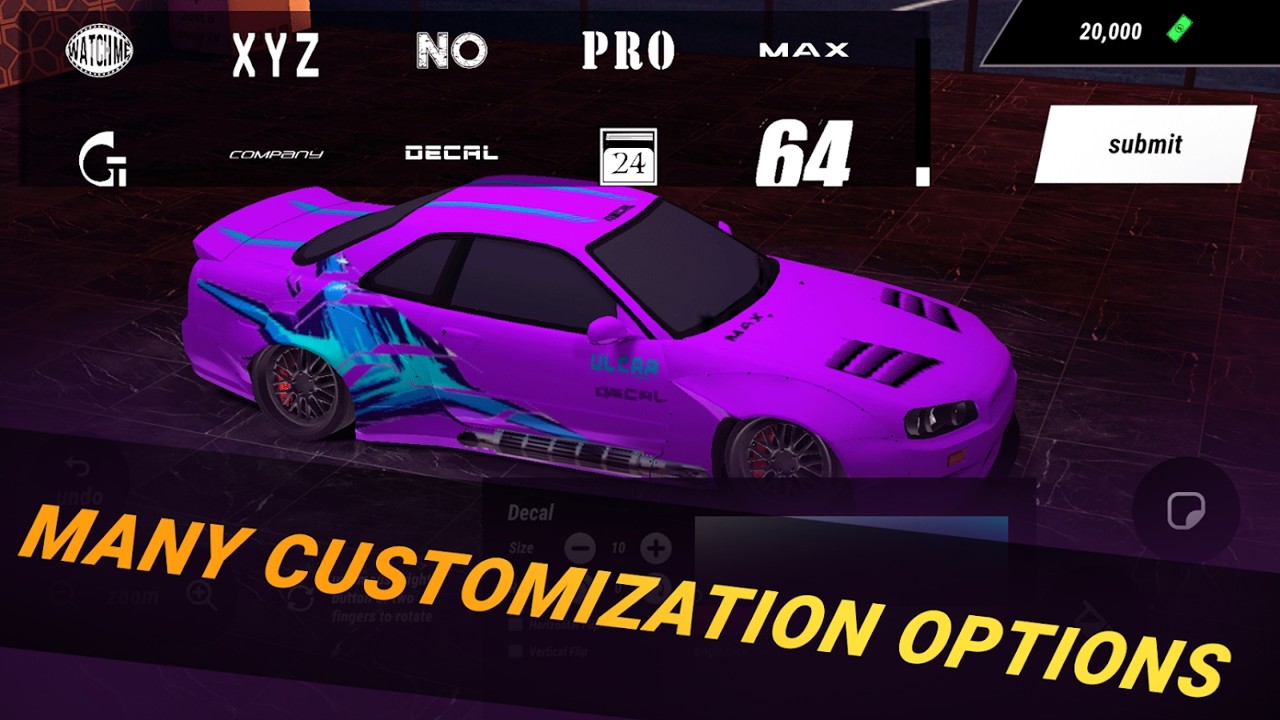Tick the Vertical Flip checkbox

point(515,651)
